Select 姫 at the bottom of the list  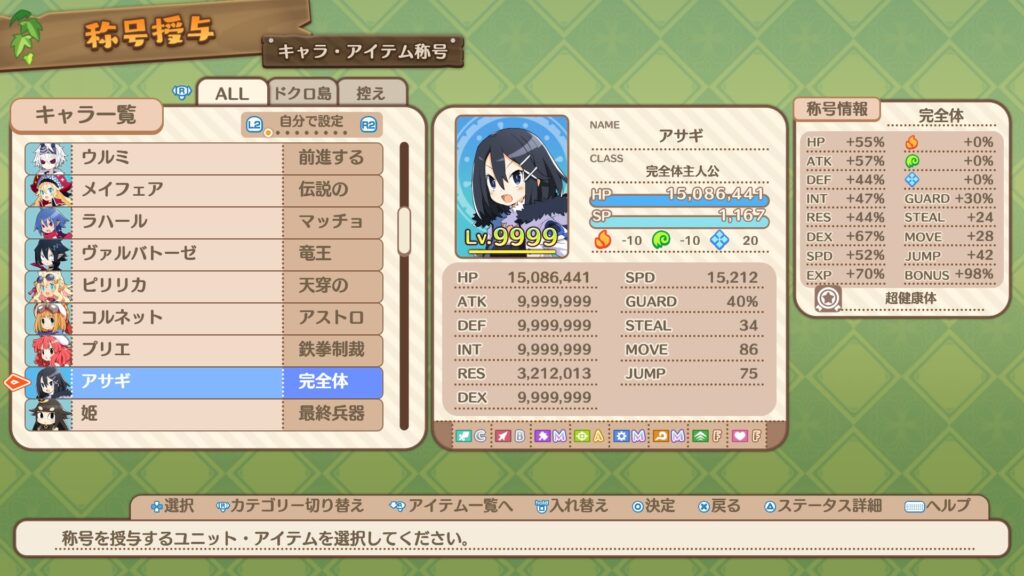[204, 413]
